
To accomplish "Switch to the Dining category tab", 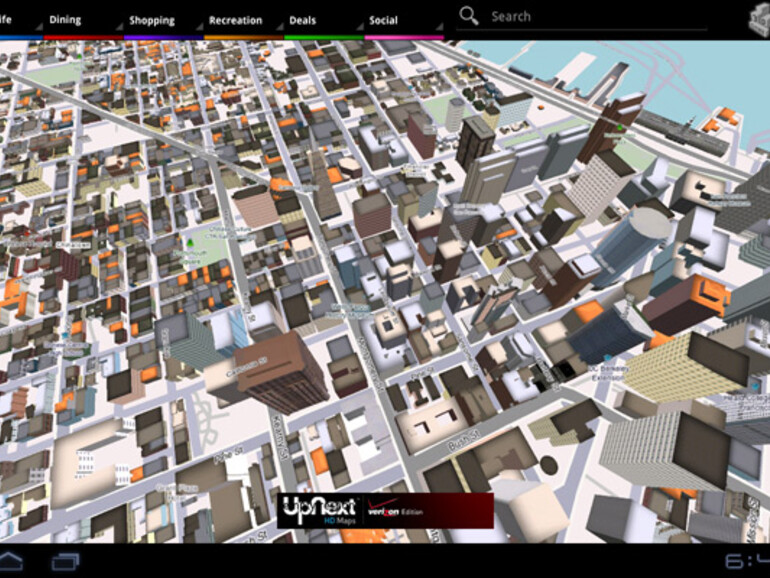I will tap(66, 20).
